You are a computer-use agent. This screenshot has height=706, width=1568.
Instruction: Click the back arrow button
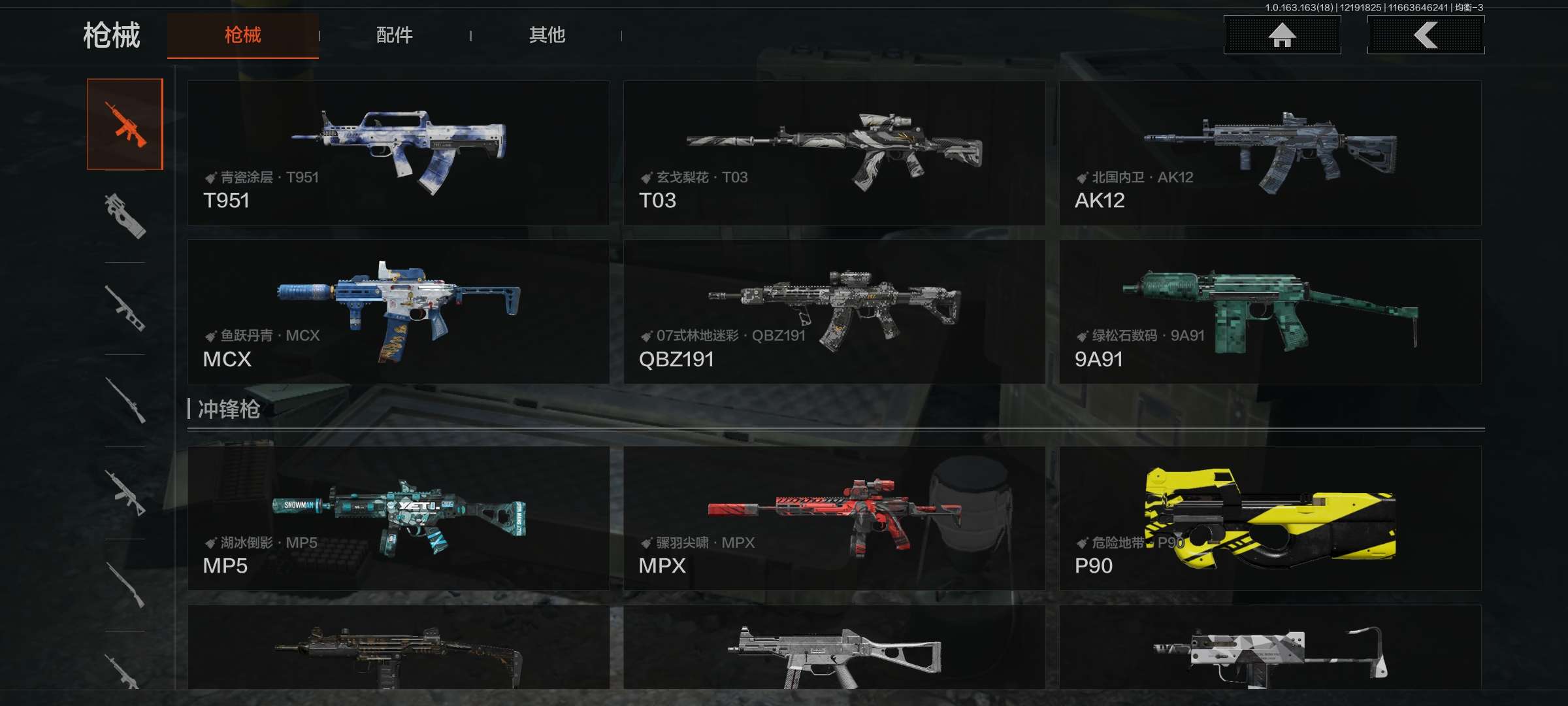[1426, 35]
